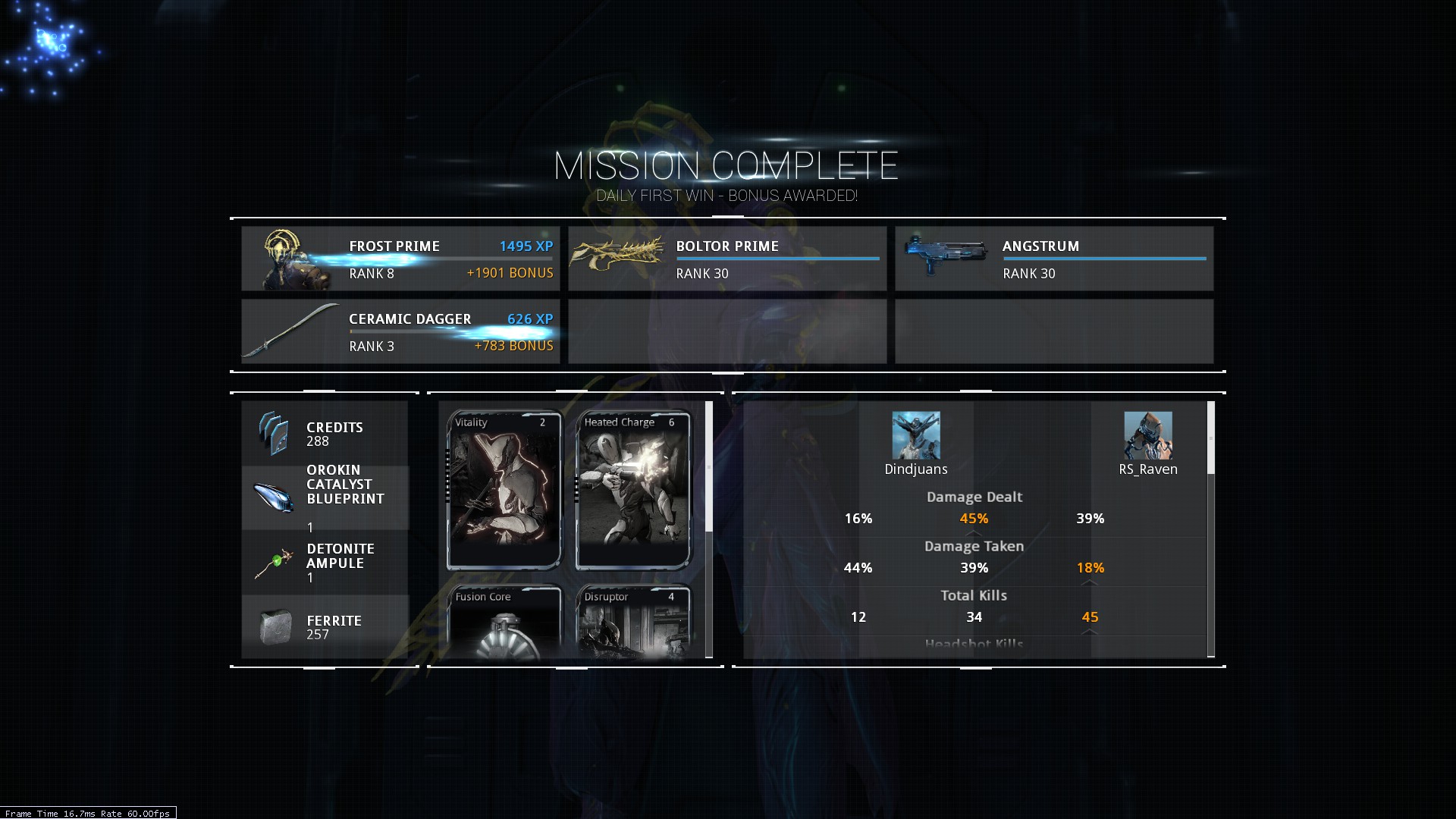The image size is (1456, 819).
Task: Select the Detonite Ampule reward row
Action: (325, 563)
